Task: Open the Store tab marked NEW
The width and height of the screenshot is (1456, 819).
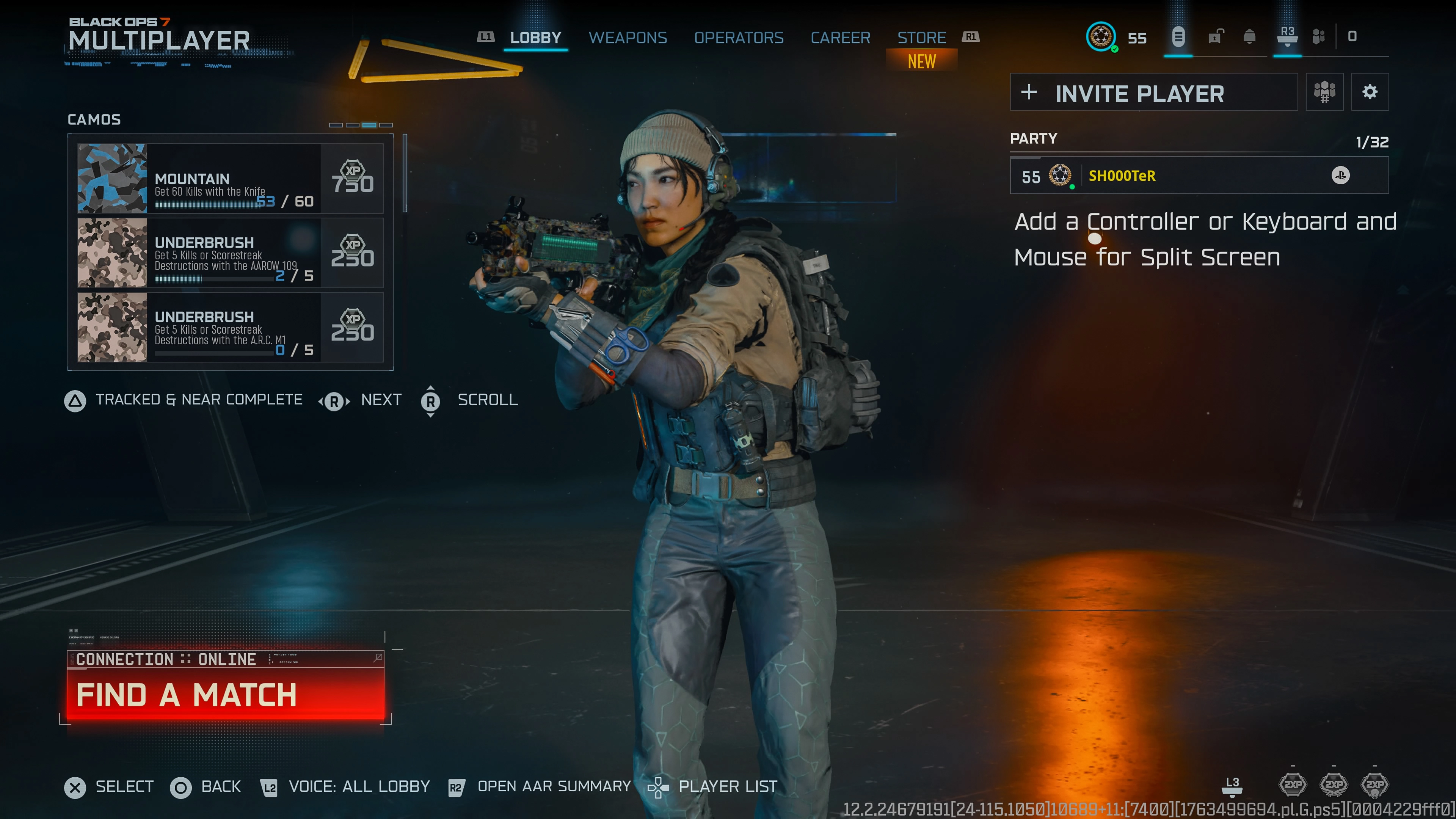Action: point(922,38)
